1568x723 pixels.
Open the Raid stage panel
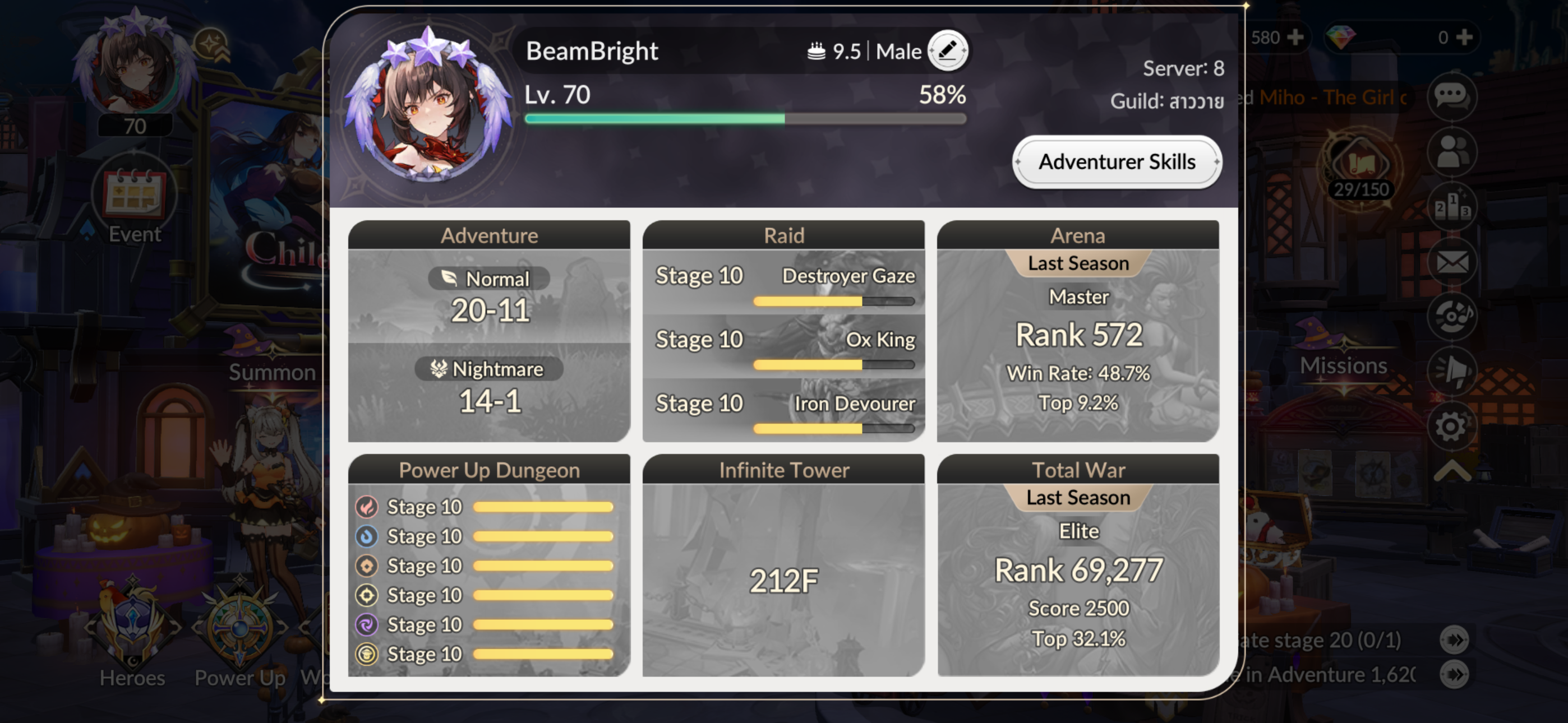(x=783, y=332)
